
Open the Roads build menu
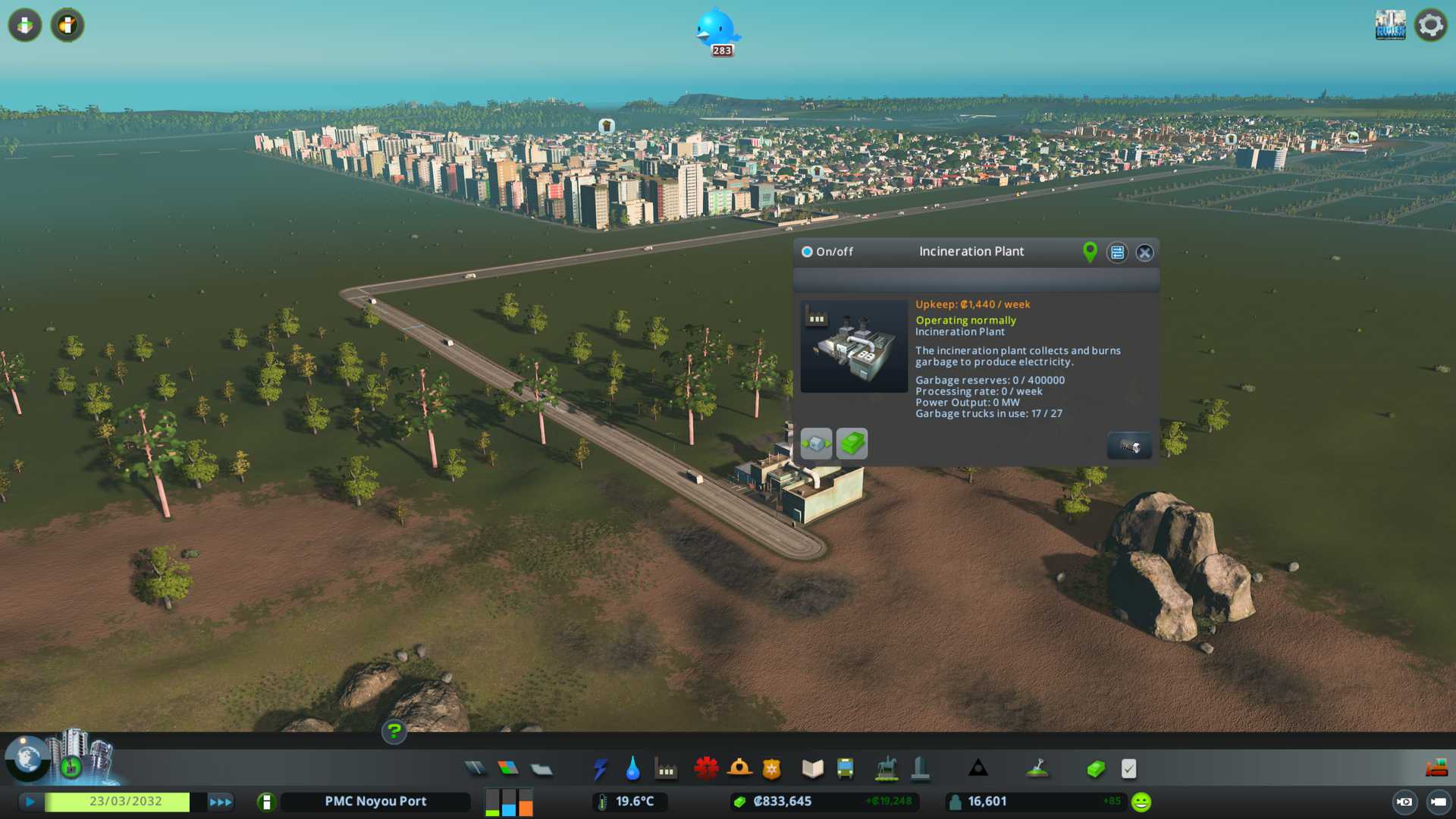click(475, 769)
